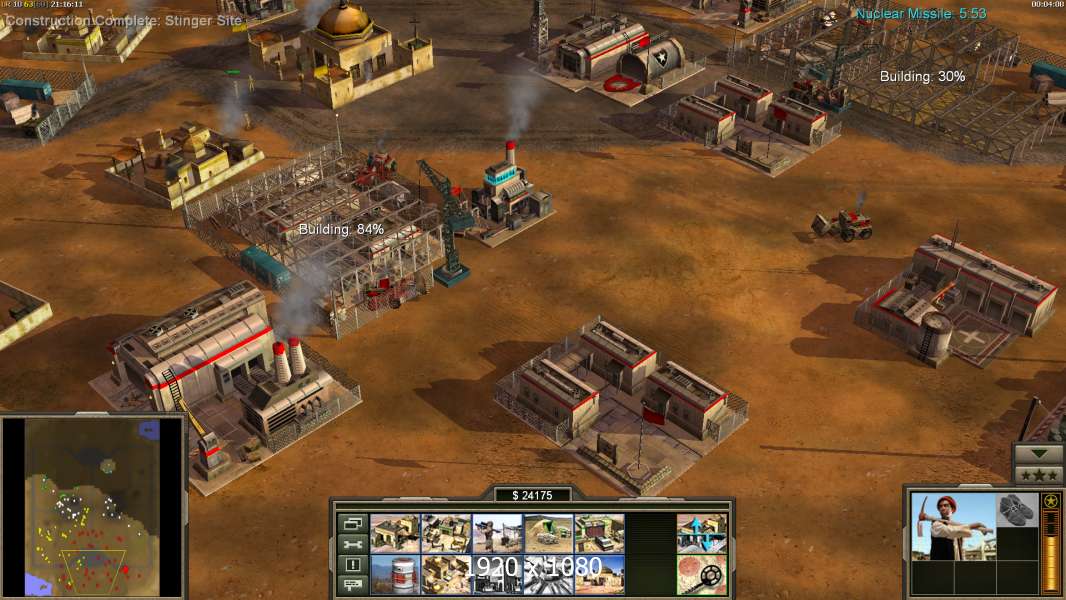Click the speech bubble communicator button
The image size is (1066, 600).
click(353, 585)
